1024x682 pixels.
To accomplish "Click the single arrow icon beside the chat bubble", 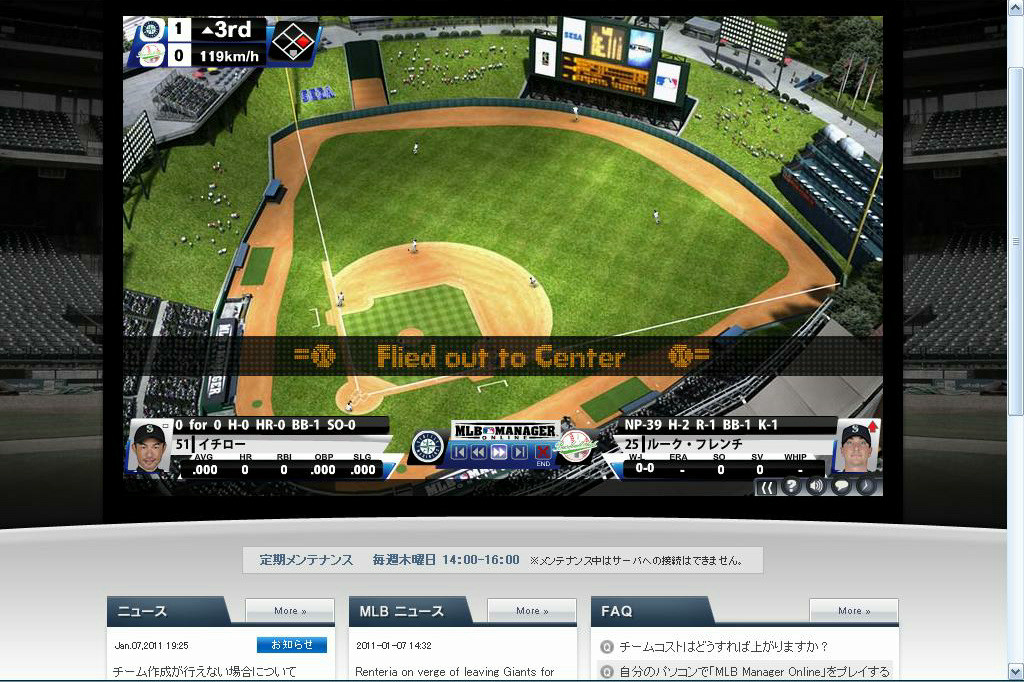I will click(x=865, y=487).
